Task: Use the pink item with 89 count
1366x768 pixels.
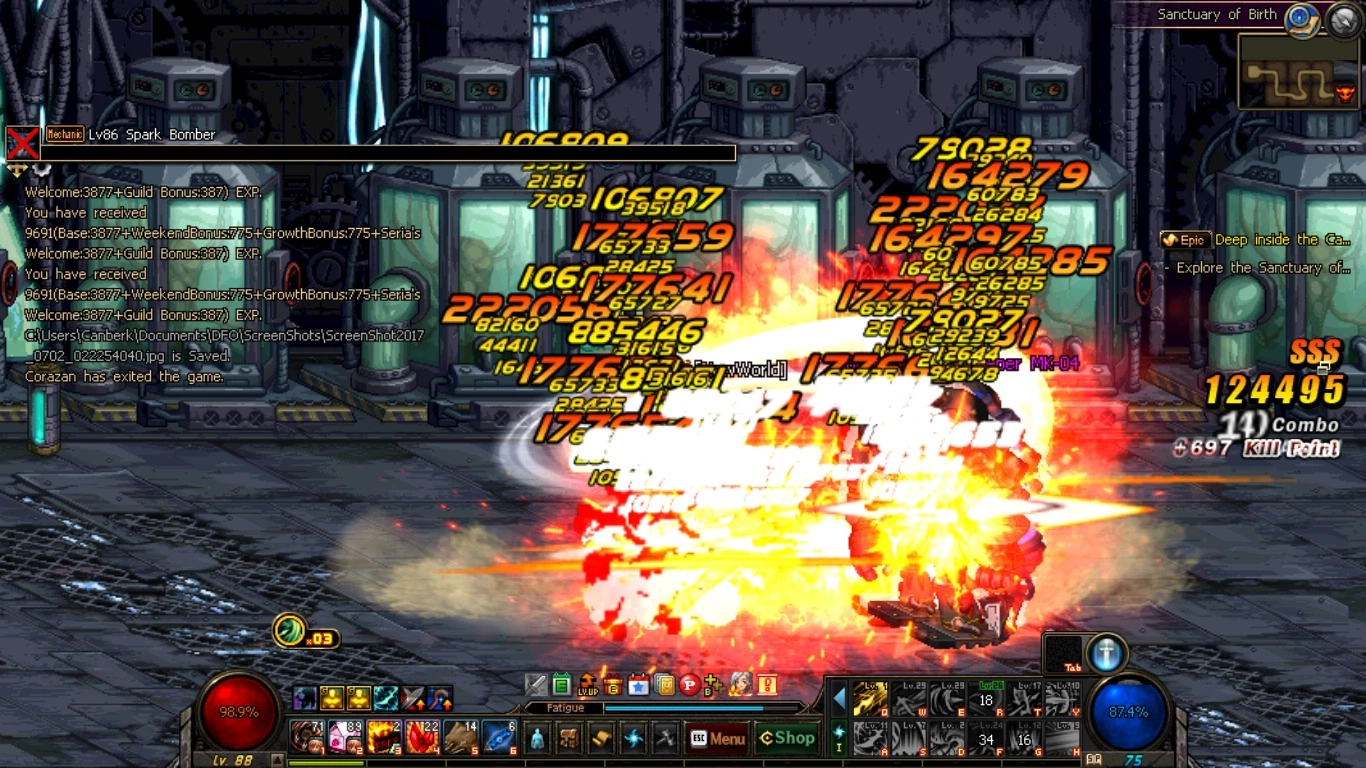Action: [x=345, y=737]
